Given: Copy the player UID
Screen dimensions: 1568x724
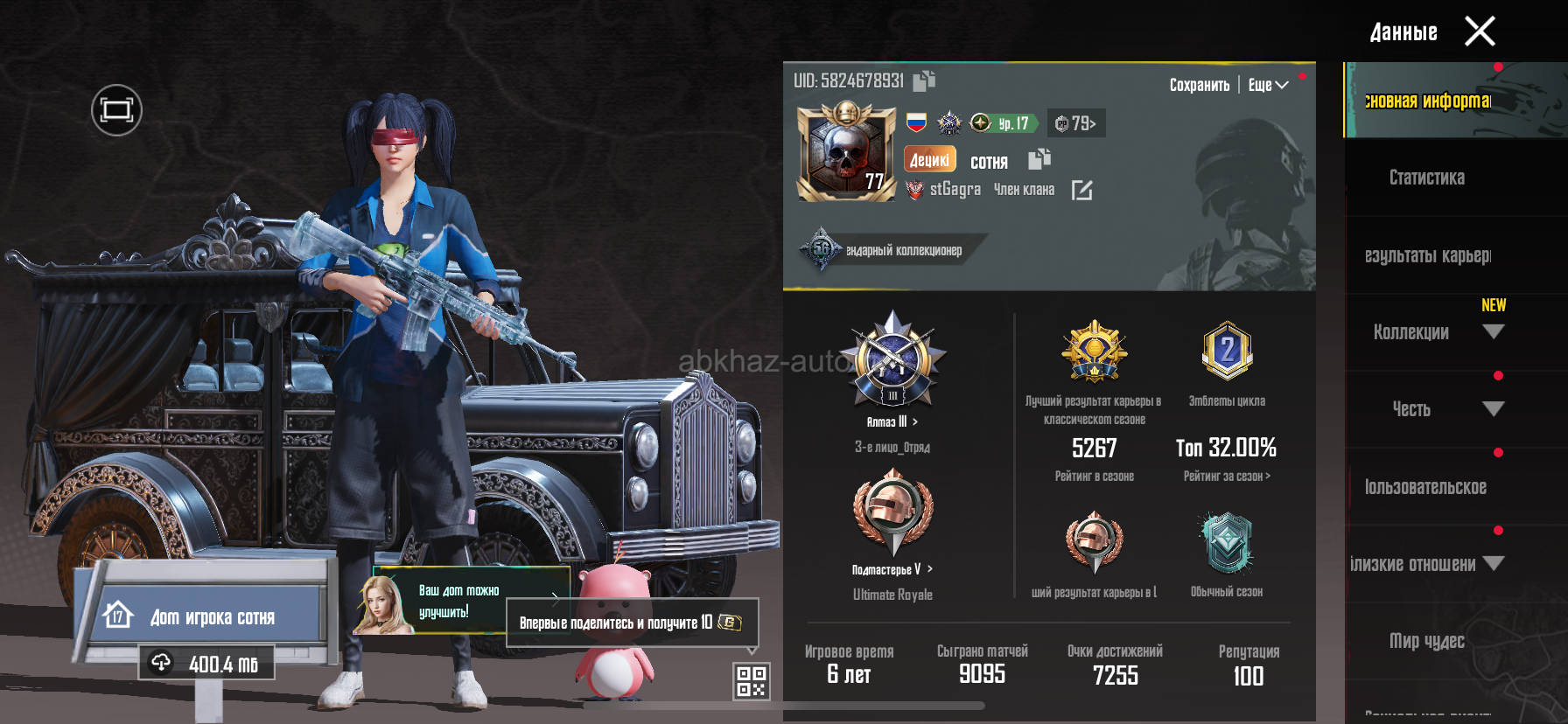Looking at the screenshot, I should click(x=924, y=81).
